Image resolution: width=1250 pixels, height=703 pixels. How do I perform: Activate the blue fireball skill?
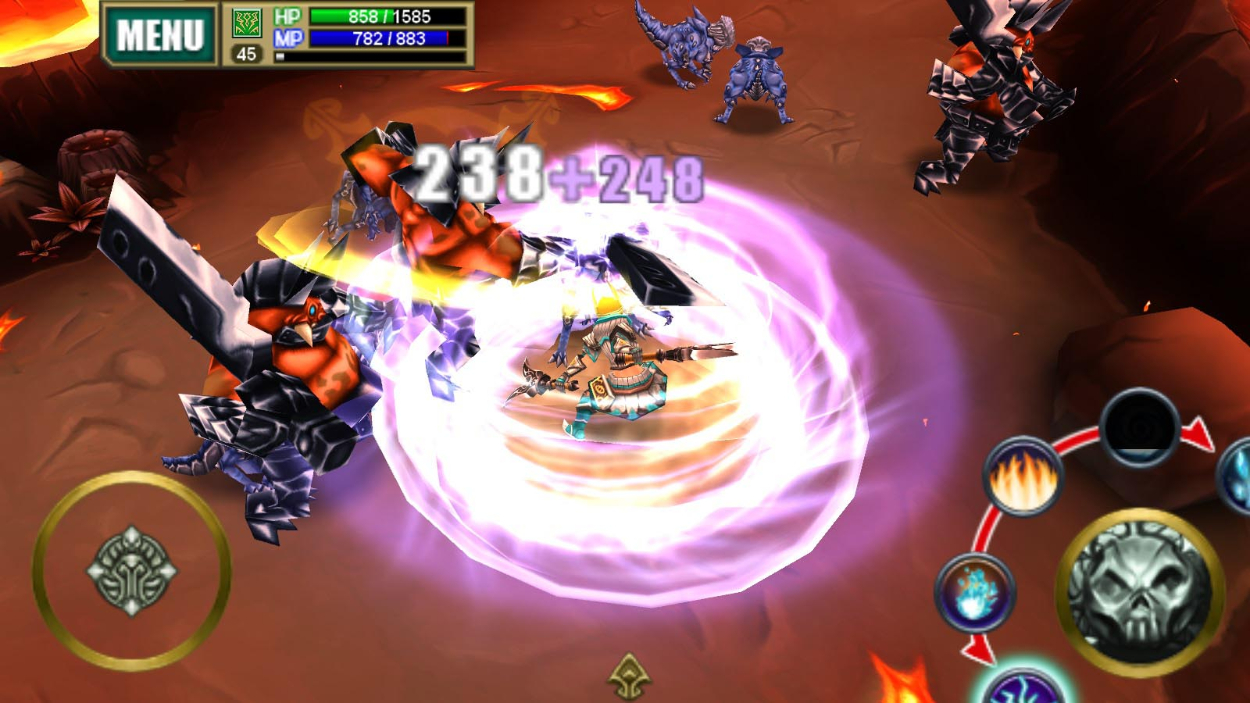click(974, 592)
